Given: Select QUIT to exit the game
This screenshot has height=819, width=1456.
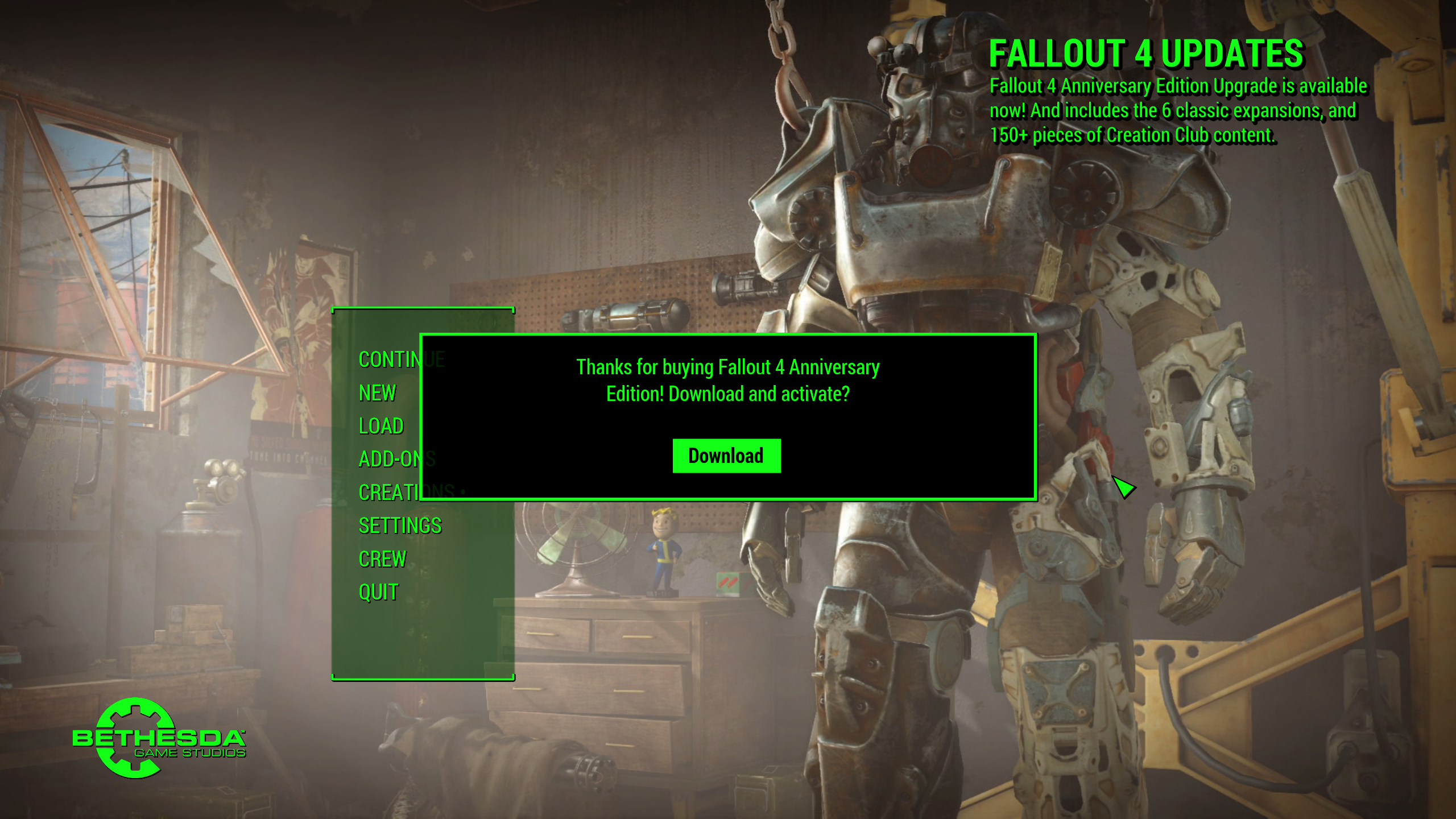Looking at the screenshot, I should click(378, 592).
